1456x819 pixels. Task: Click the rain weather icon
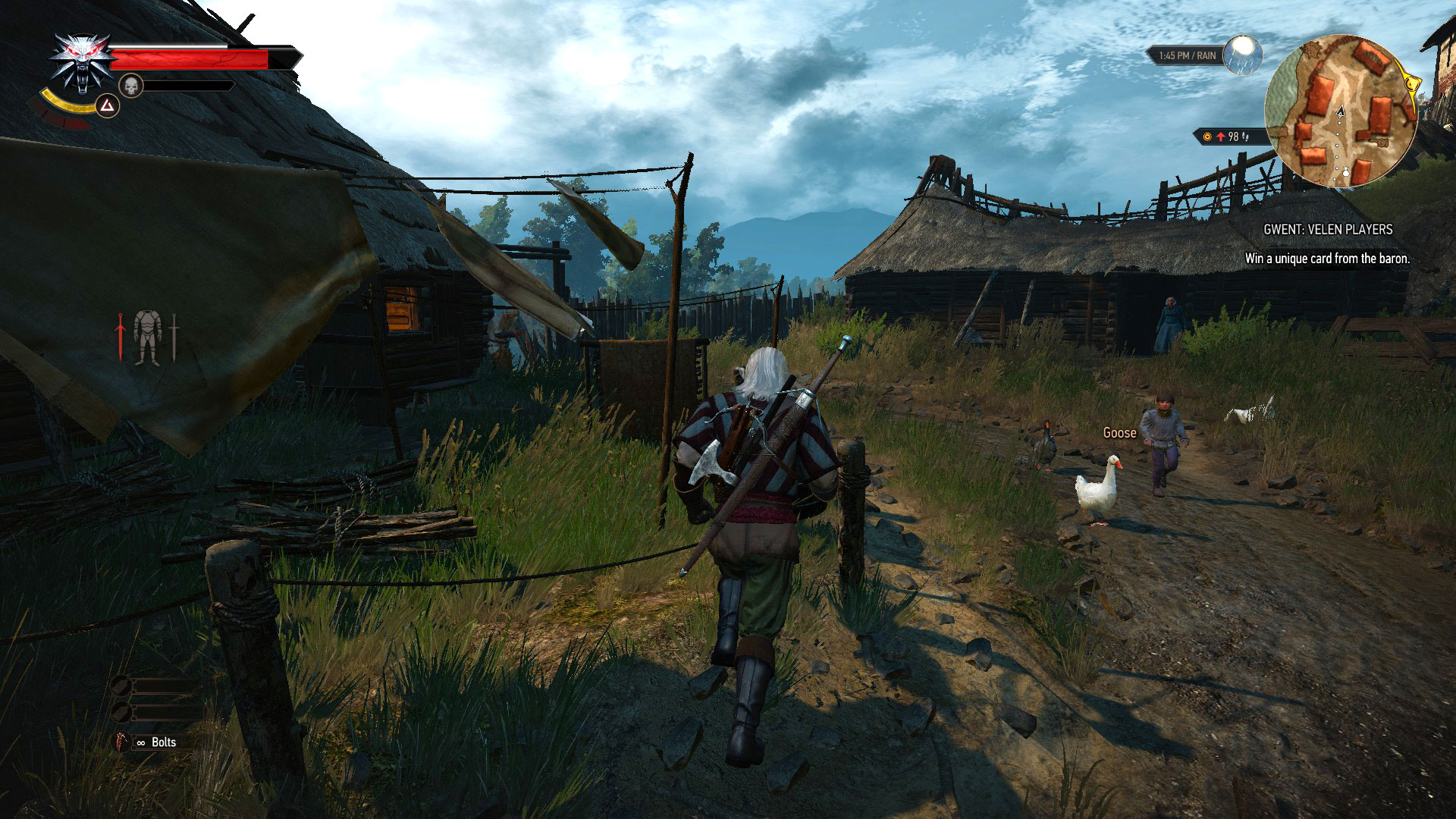[1243, 55]
